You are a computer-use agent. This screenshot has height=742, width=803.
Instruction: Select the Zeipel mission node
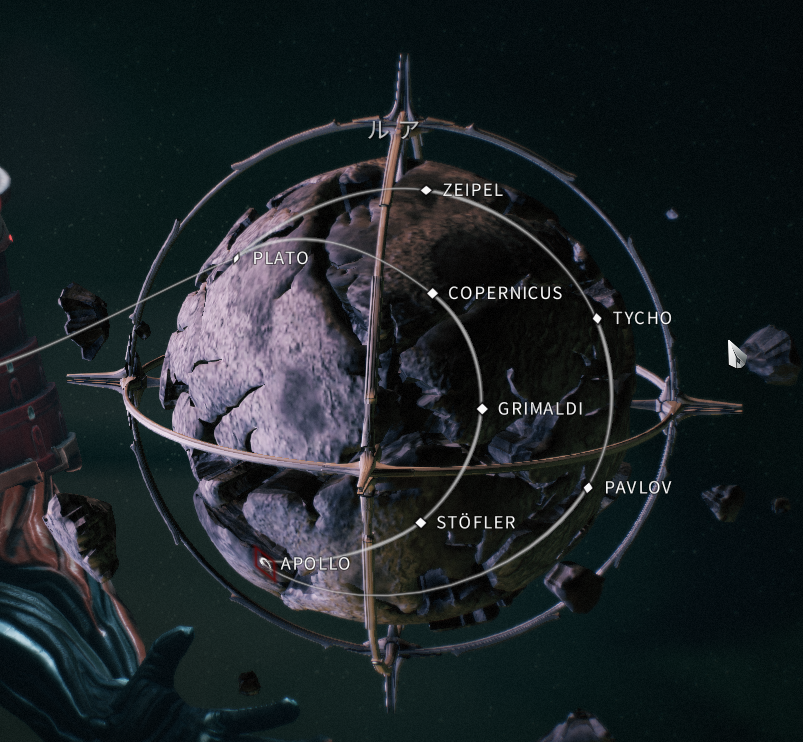pos(426,190)
